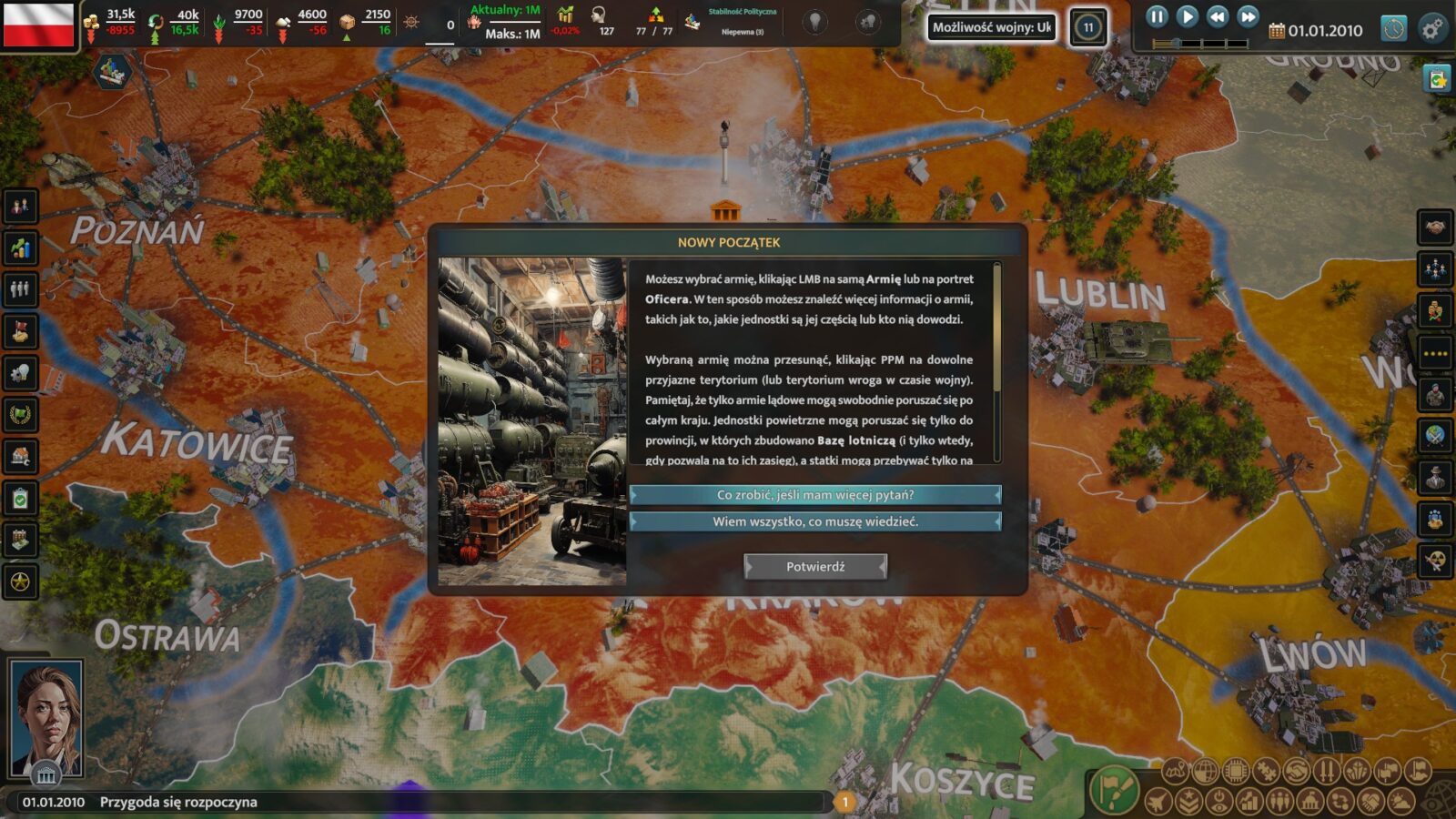Open the chart statistics panel in left sidebar
1456x819 pixels.
20,248
